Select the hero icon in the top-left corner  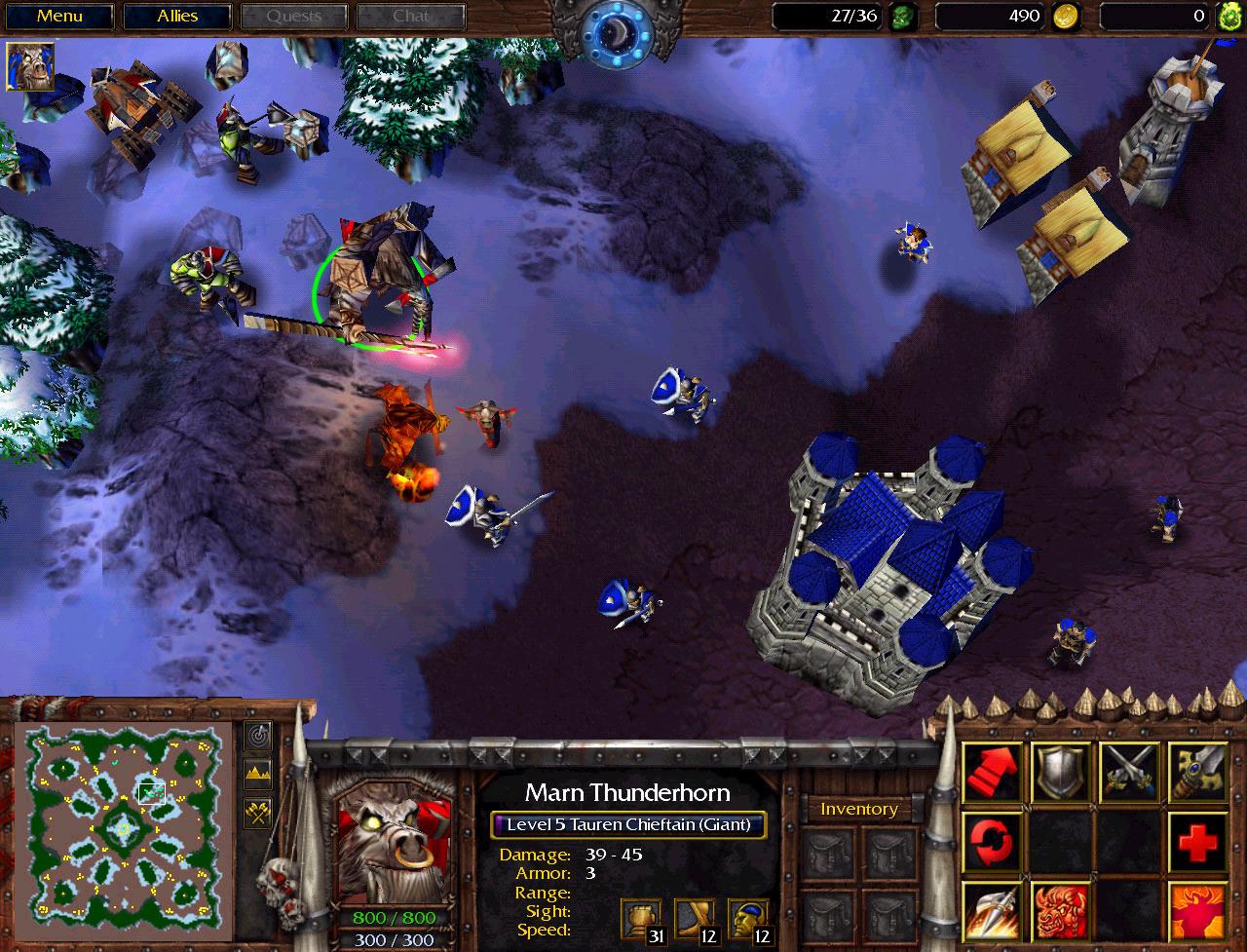pyautogui.click(x=30, y=66)
